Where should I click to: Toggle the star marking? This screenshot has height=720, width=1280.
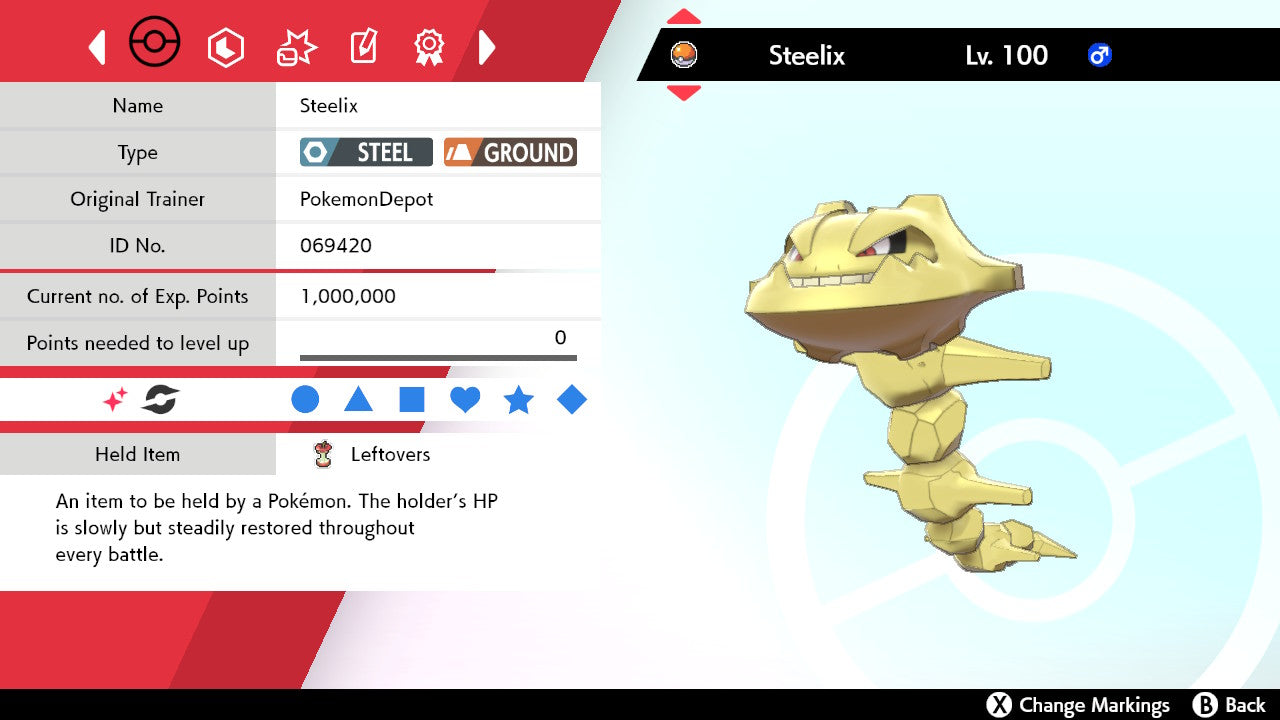pos(518,400)
